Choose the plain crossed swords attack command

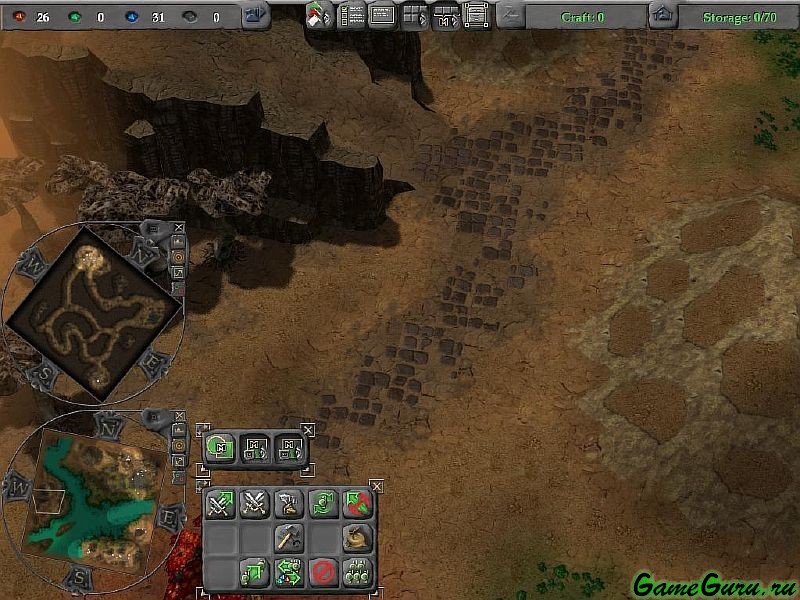point(254,505)
